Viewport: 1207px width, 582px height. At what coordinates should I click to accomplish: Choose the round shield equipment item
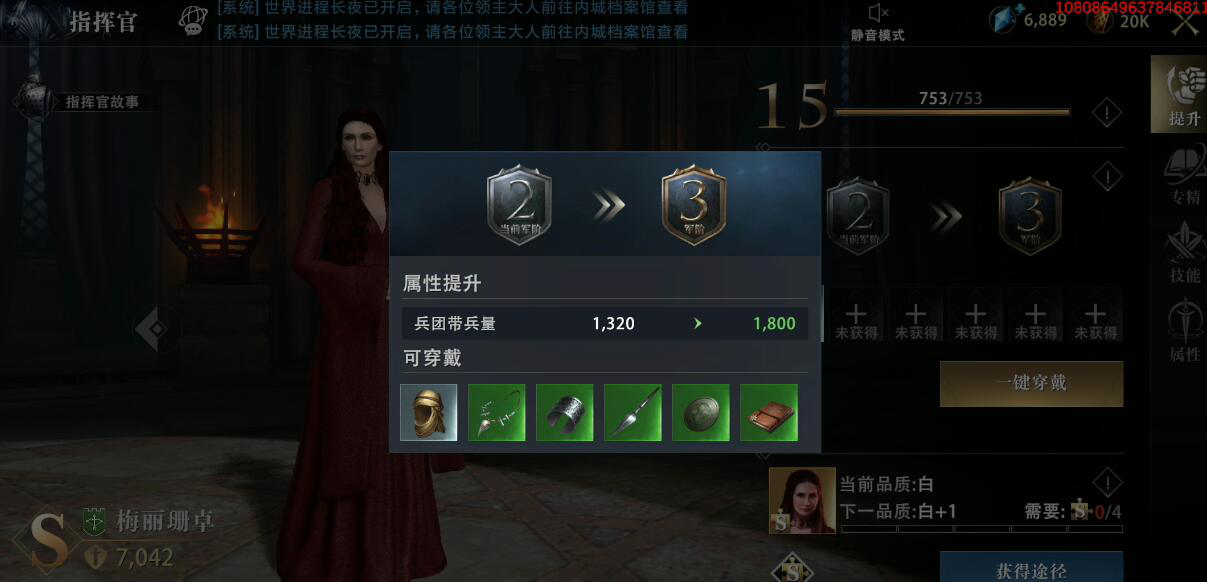[x=701, y=412]
